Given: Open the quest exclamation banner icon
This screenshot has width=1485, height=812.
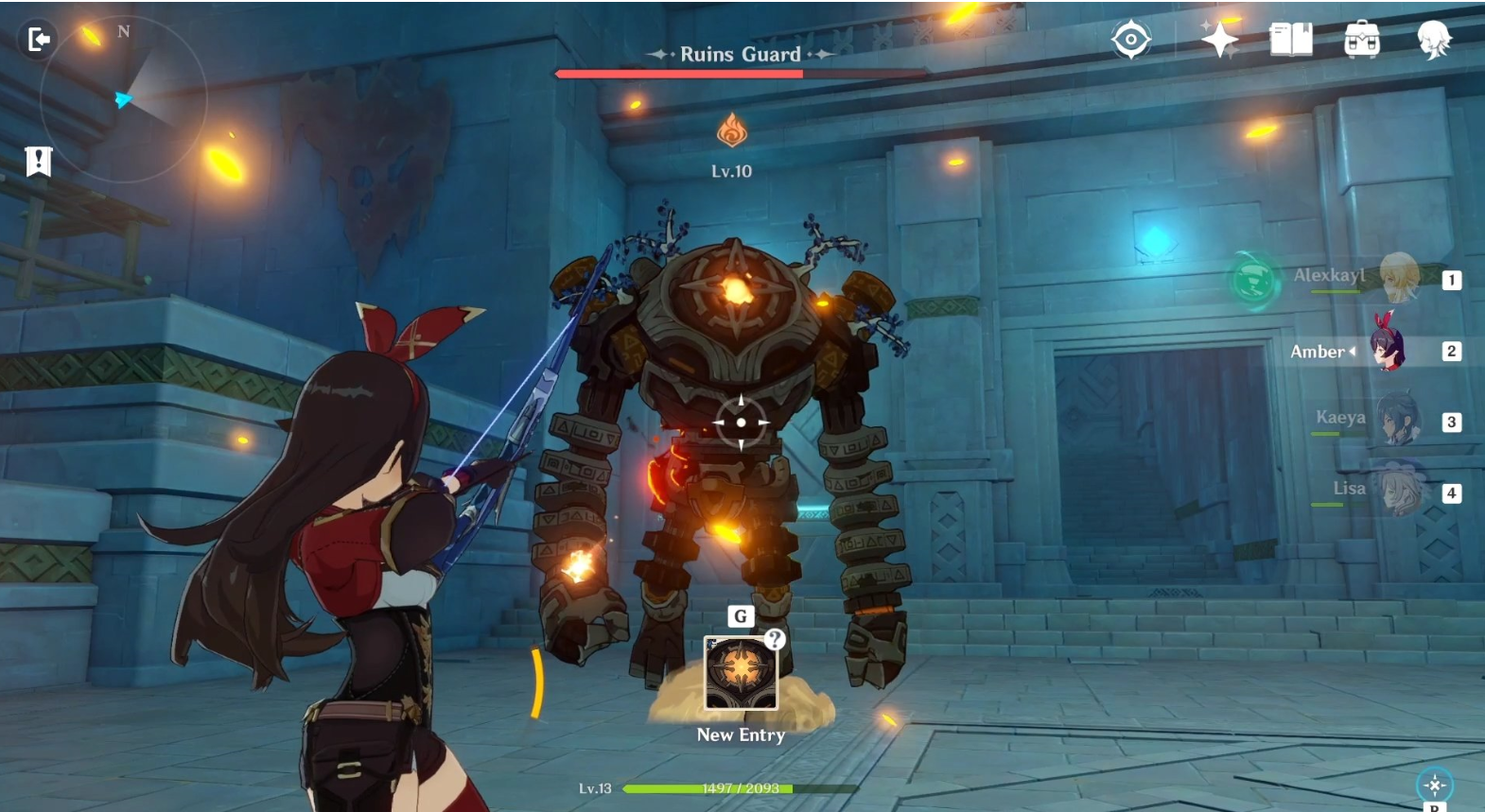Looking at the screenshot, I should pos(38,162).
